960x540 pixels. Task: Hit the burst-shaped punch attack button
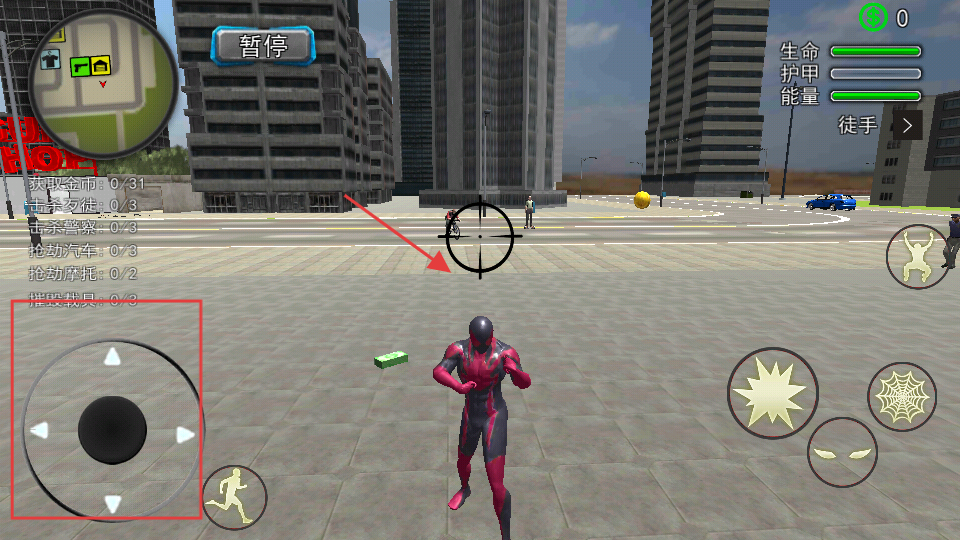pyautogui.click(x=772, y=393)
